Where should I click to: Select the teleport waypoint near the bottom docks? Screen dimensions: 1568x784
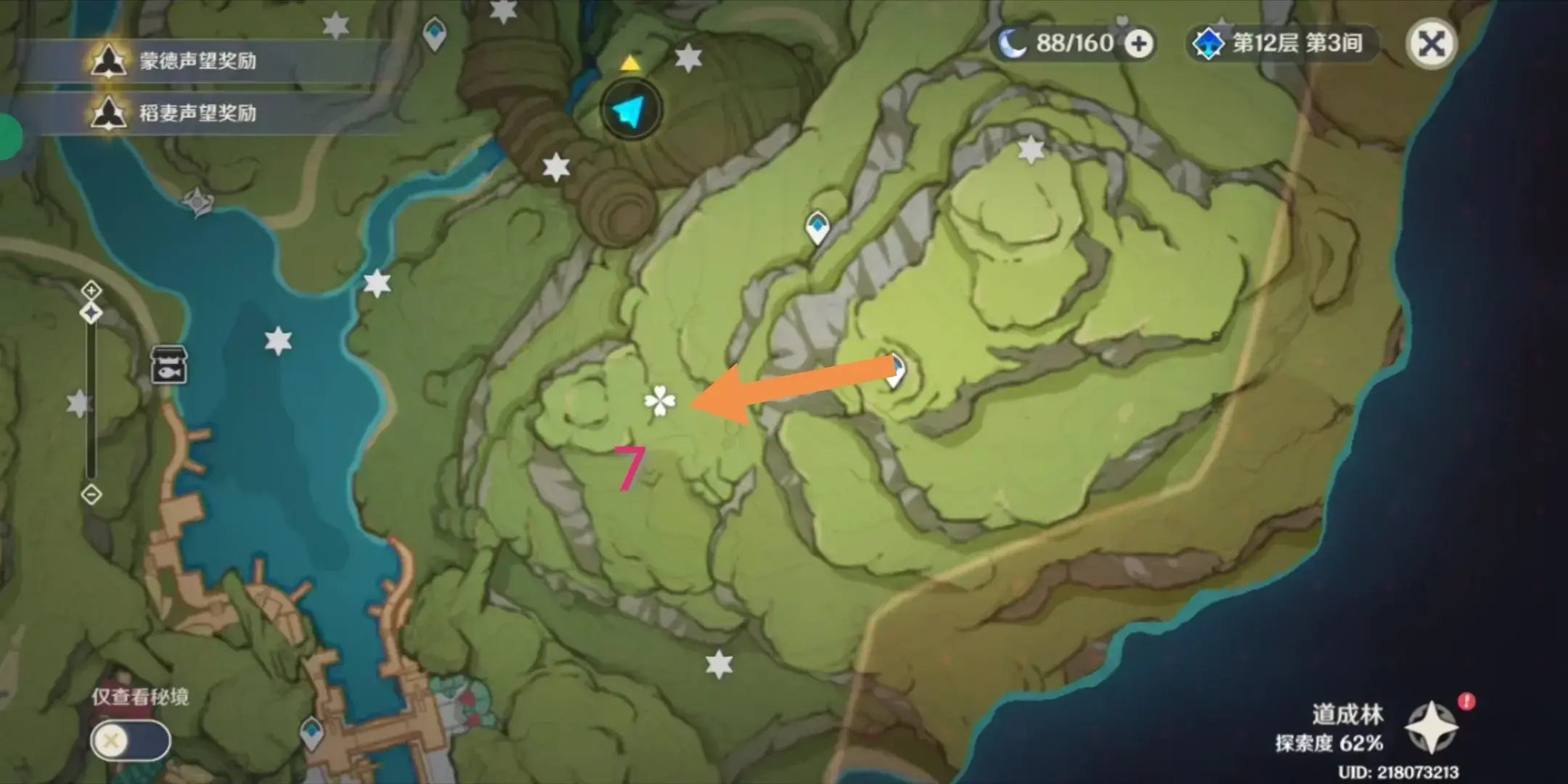coord(312,732)
